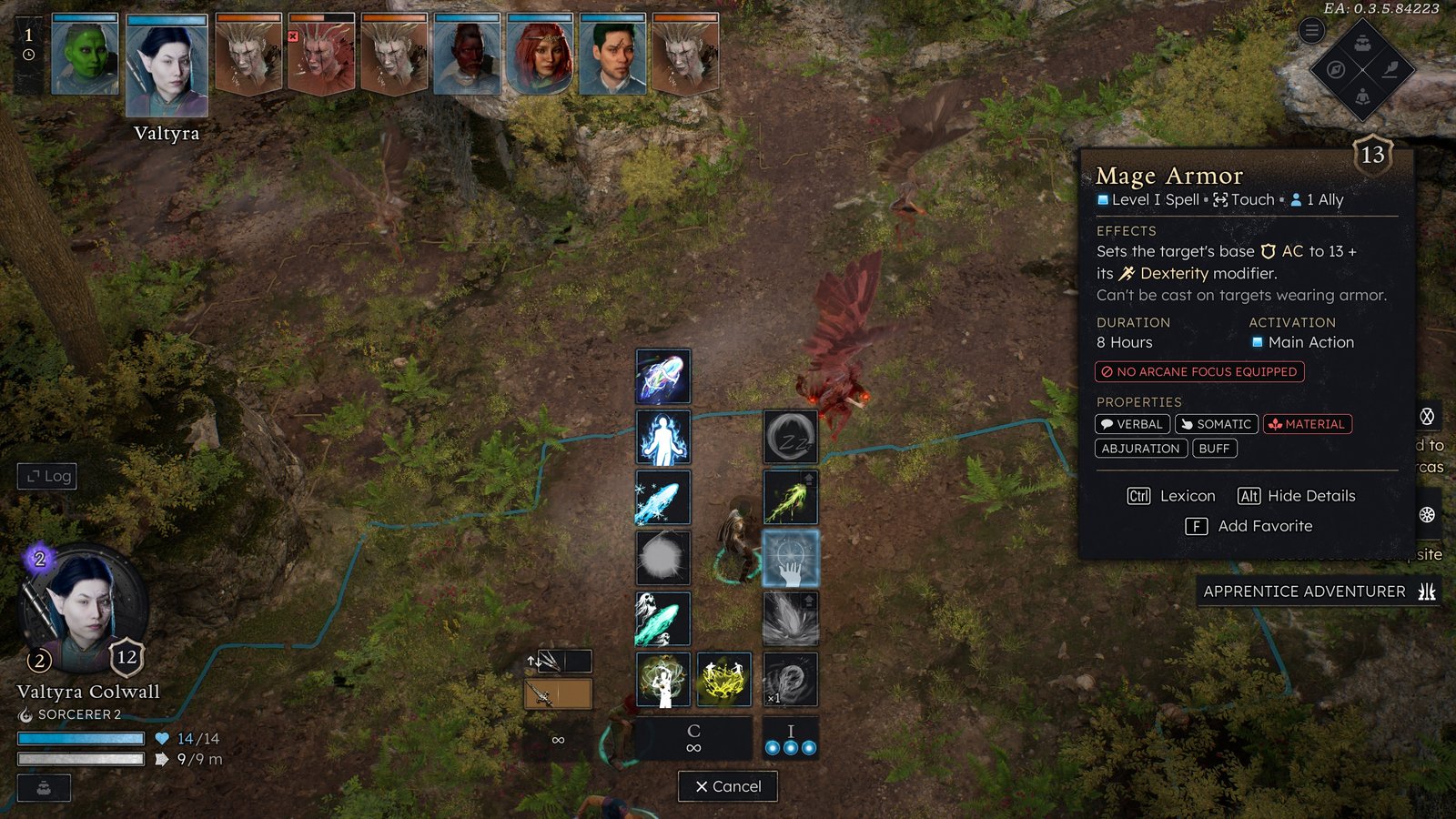Select the teal bolt with ghosts spell

pos(662,619)
